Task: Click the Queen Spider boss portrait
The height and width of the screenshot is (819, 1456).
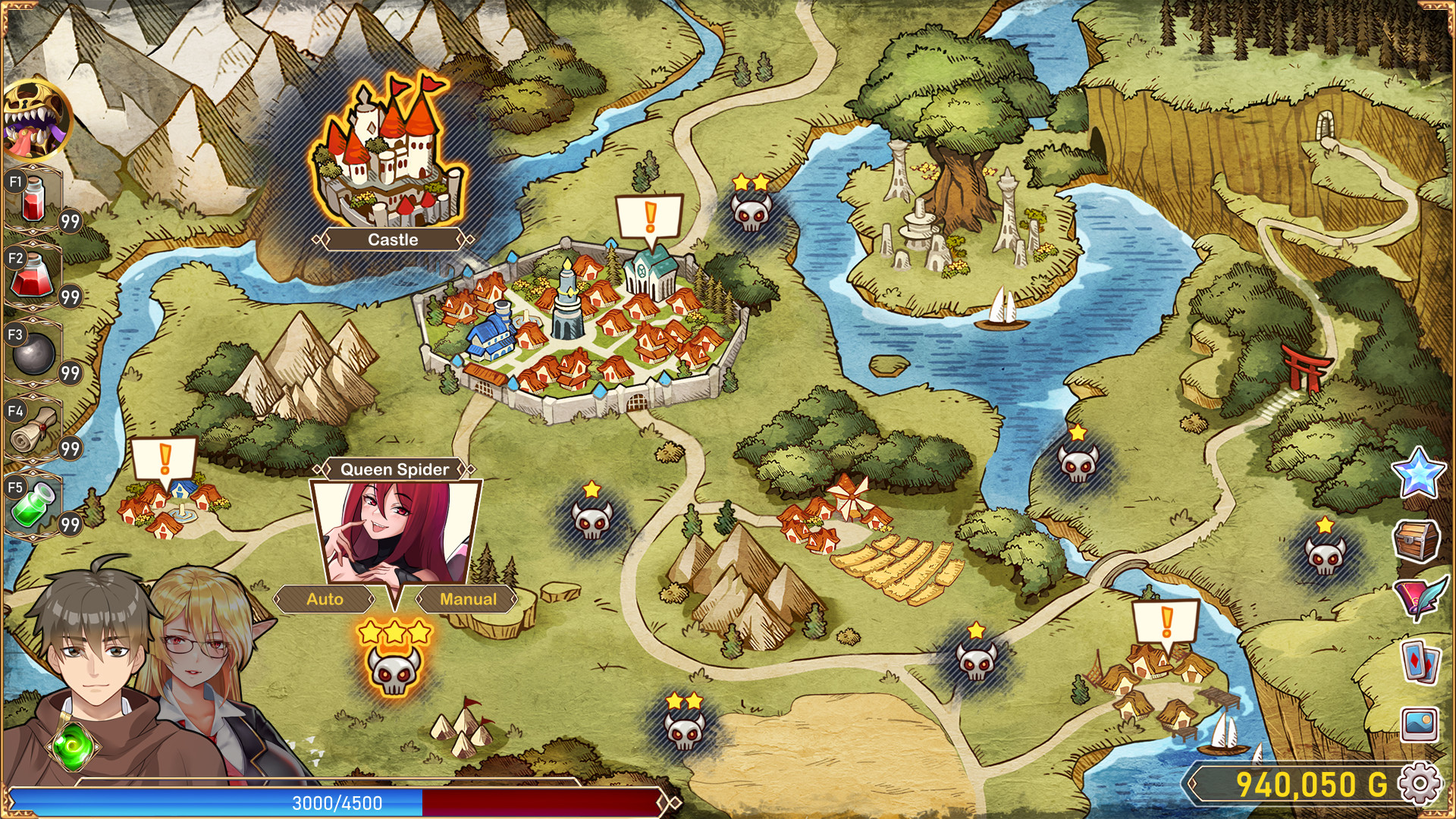Action: pos(394,531)
